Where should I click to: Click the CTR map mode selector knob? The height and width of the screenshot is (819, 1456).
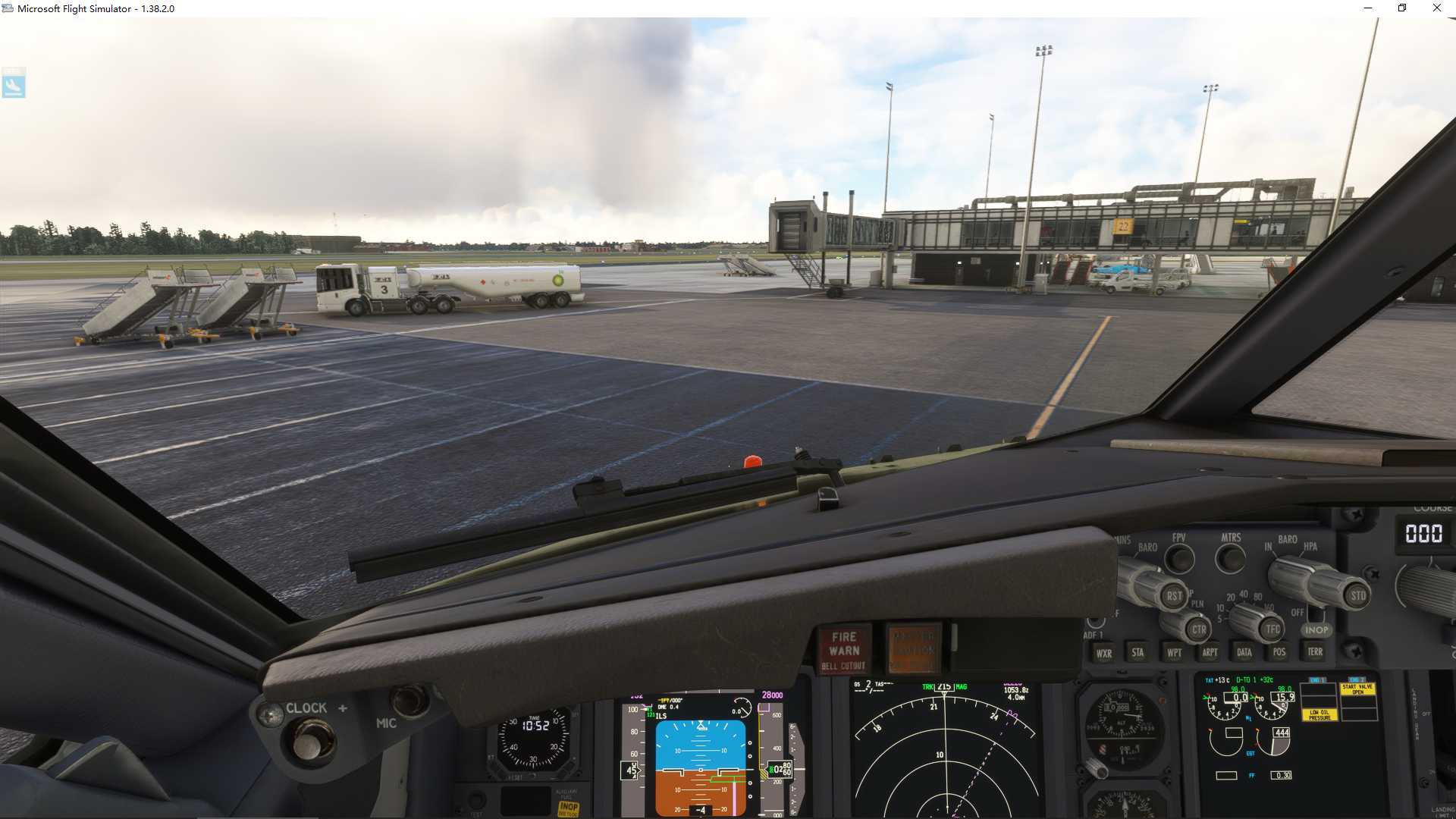(x=1200, y=629)
